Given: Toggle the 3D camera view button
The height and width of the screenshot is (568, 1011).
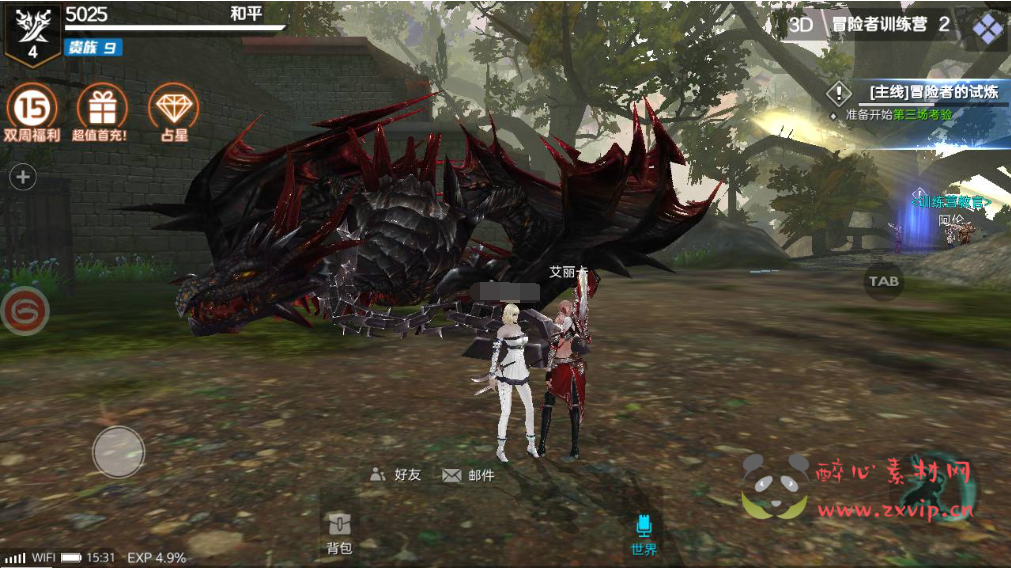Looking at the screenshot, I should [801, 25].
